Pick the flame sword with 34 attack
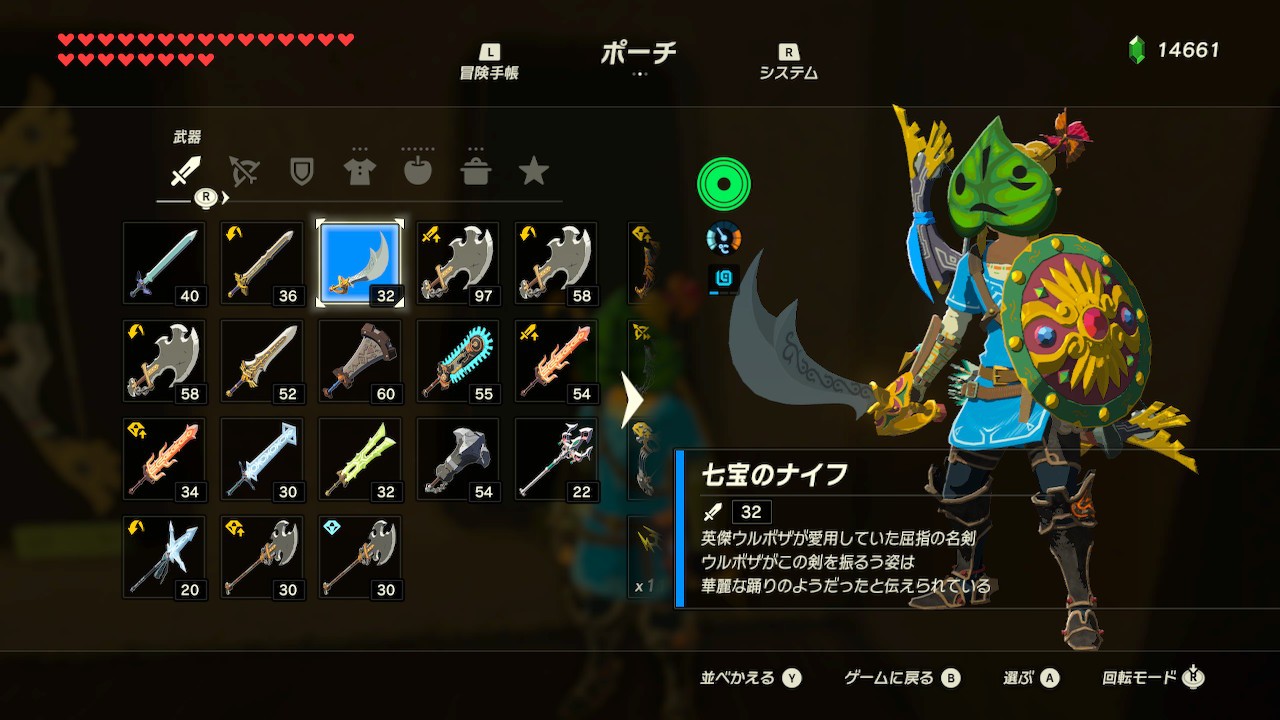Viewport: 1280px width, 720px height. (164, 459)
